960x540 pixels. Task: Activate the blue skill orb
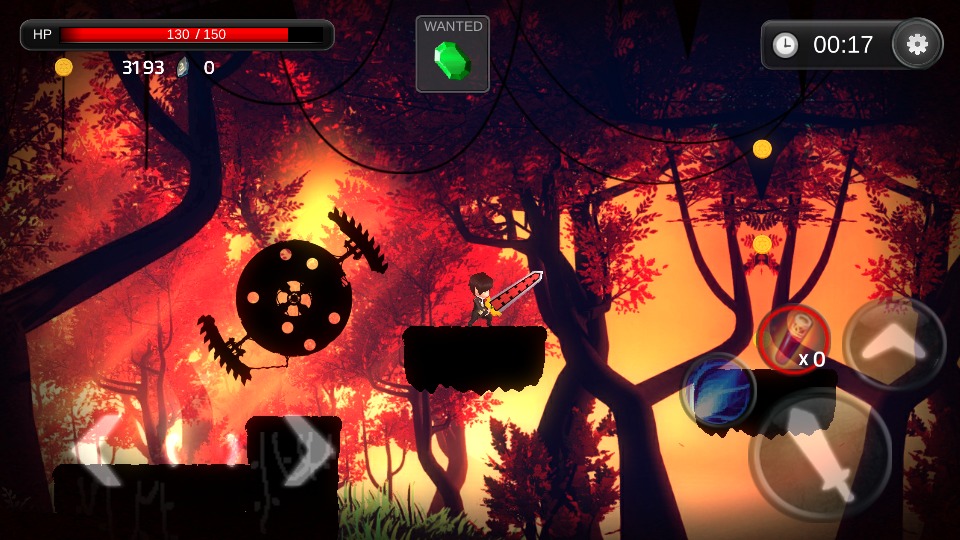[717, 390]
